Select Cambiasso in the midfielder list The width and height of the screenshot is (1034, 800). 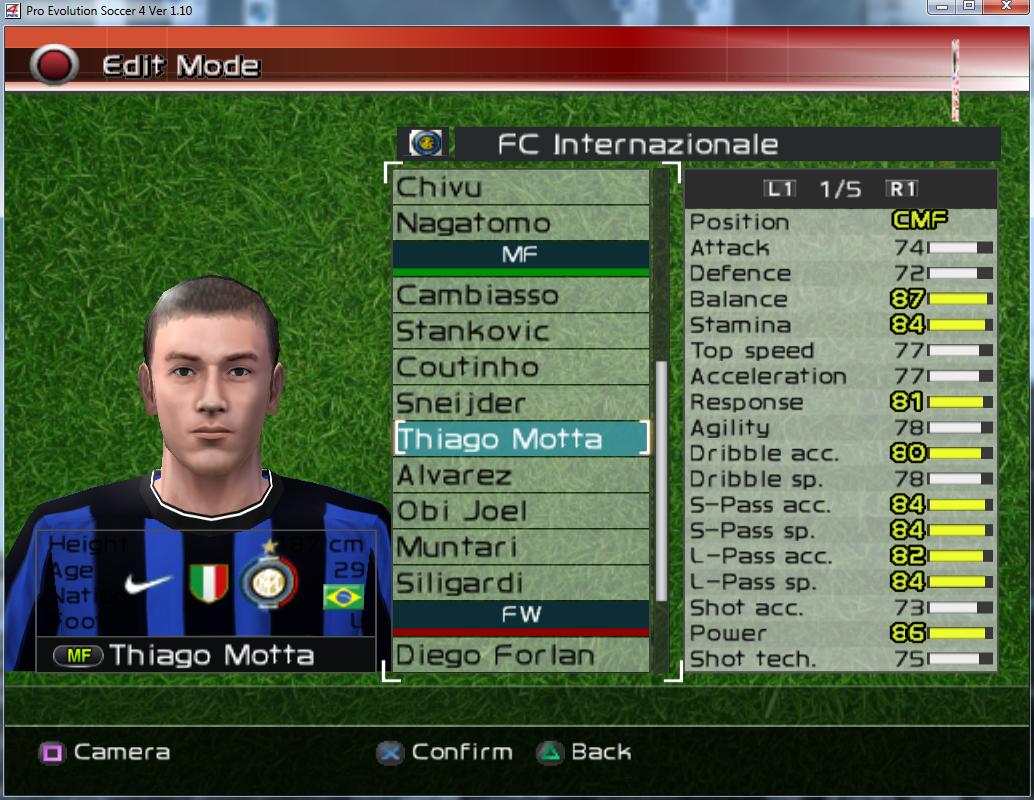click(x=520, y=295)
